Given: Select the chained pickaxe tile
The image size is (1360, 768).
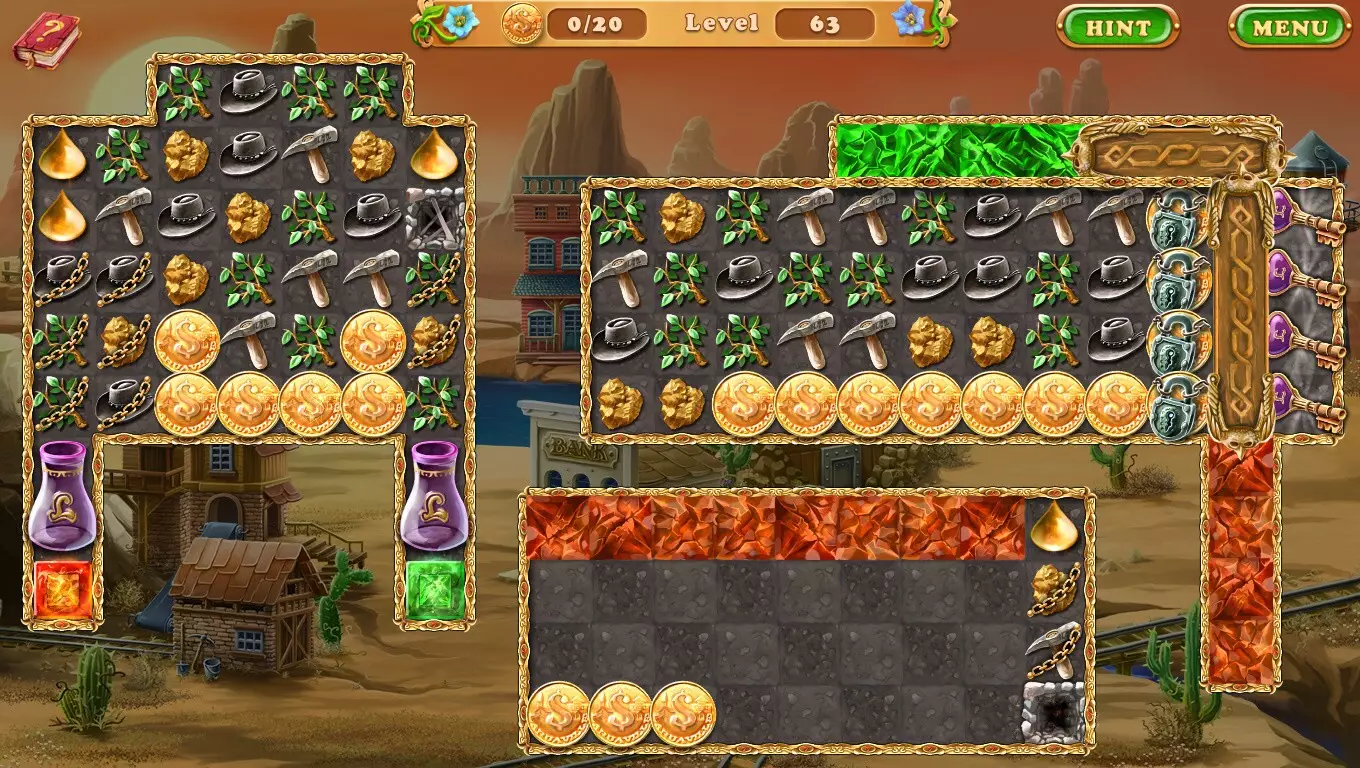Looking at the screenshot, I should [1056, 651].
